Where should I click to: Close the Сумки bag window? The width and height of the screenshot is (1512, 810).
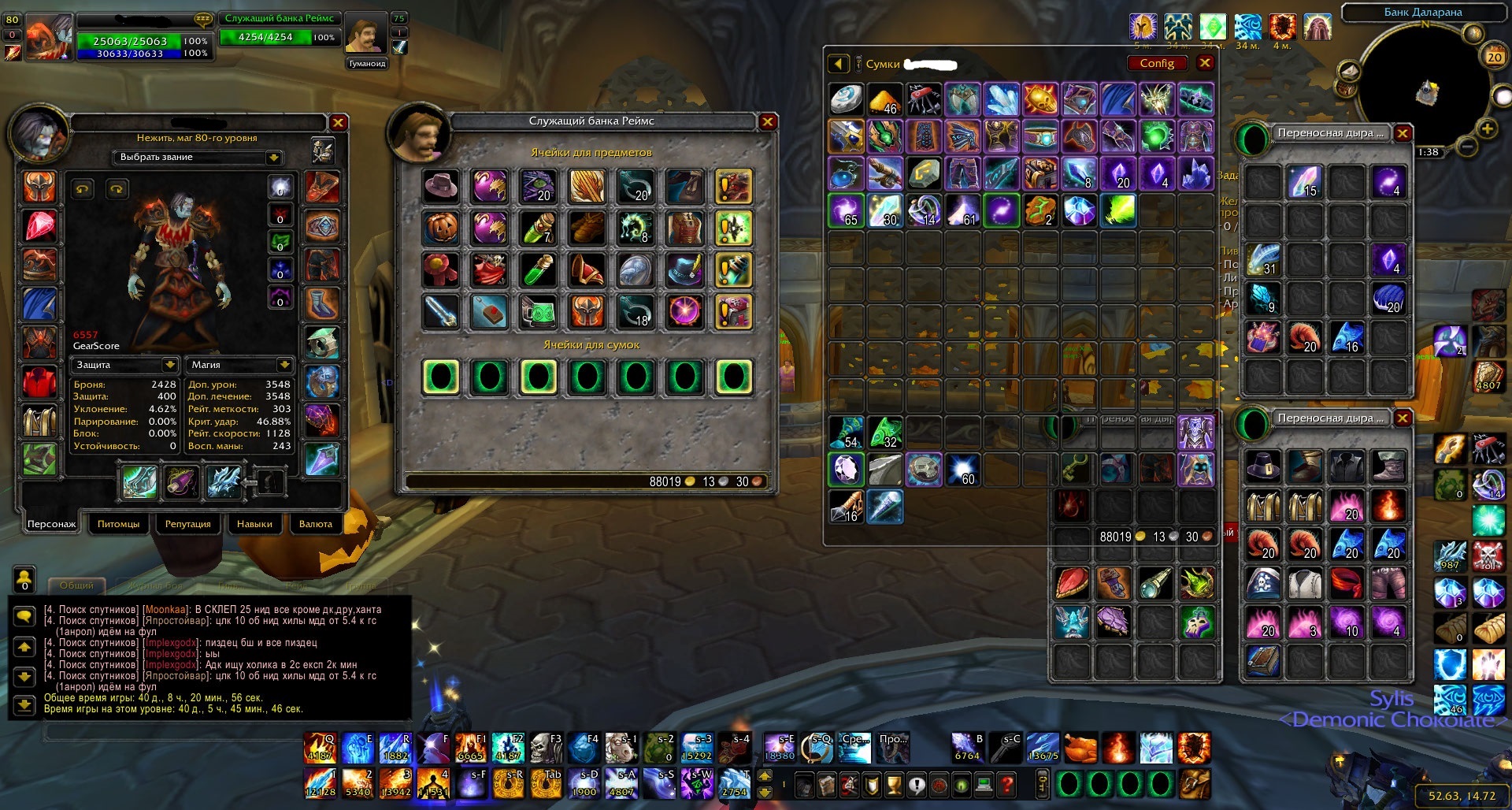pyautogui.click(x=1205, y=63)
